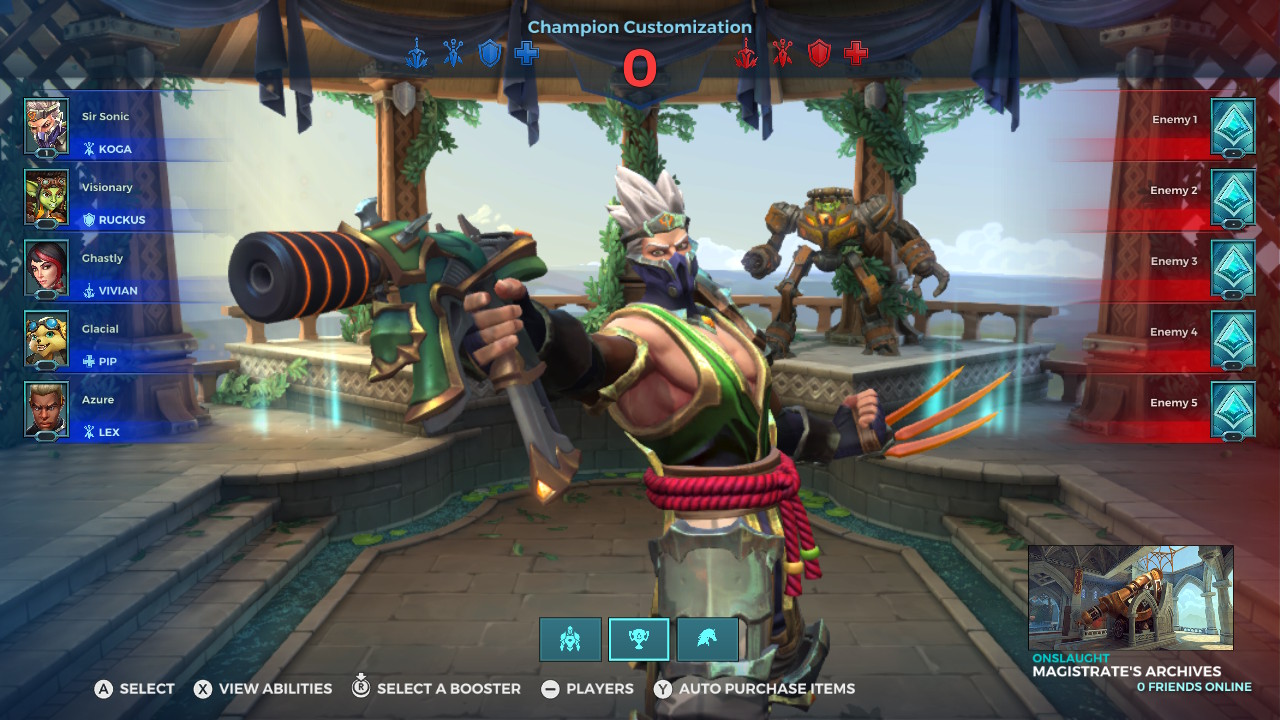Switch to the trophy MVP pose tab
Screen dimensions: 1280x720
[639, 640]
